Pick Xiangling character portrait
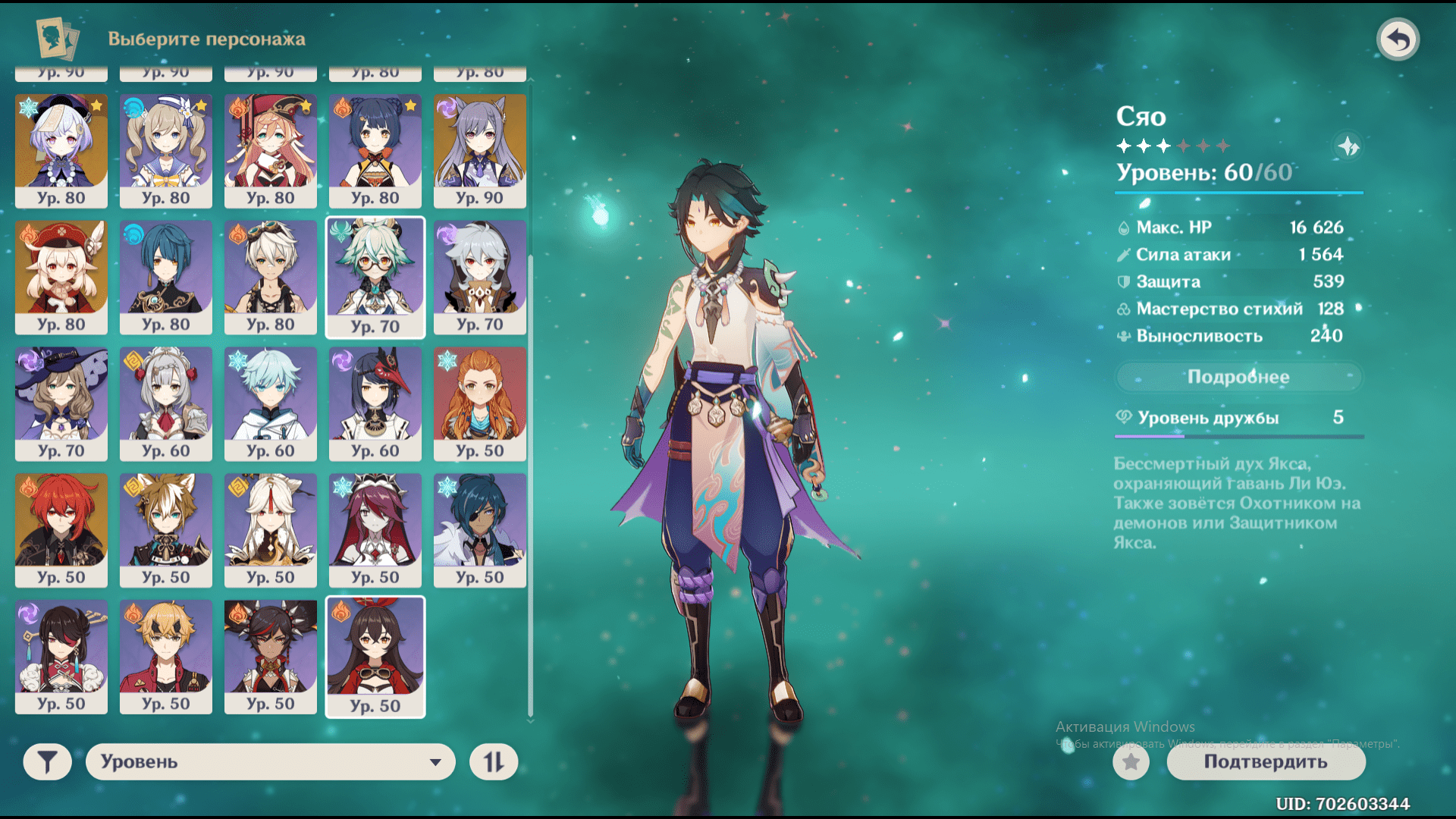 point(375,150)
